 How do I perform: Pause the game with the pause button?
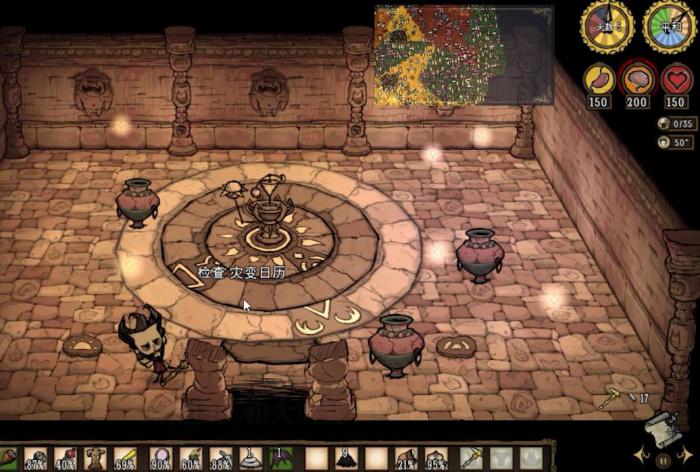663,460
